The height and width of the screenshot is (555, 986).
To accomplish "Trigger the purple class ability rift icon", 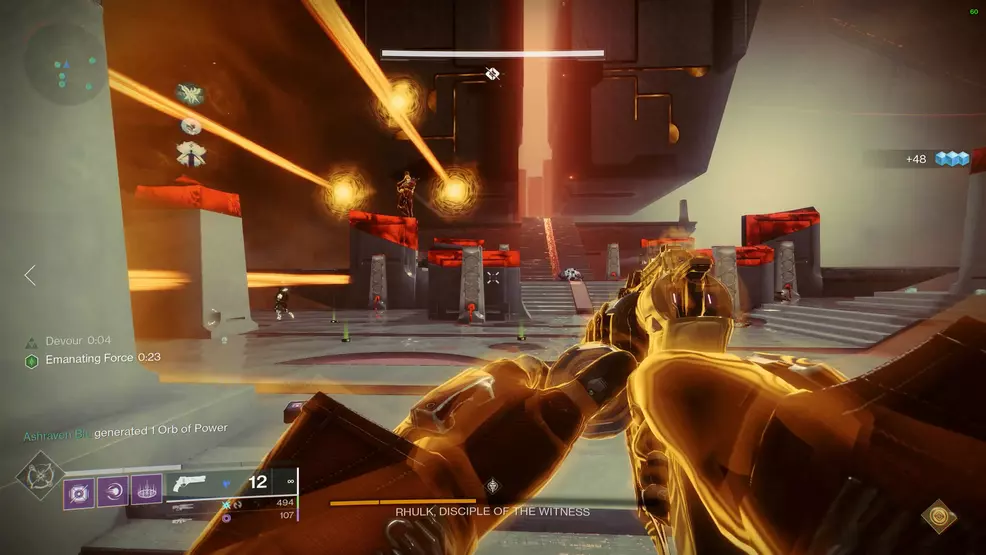I will (x=146, y=491).
